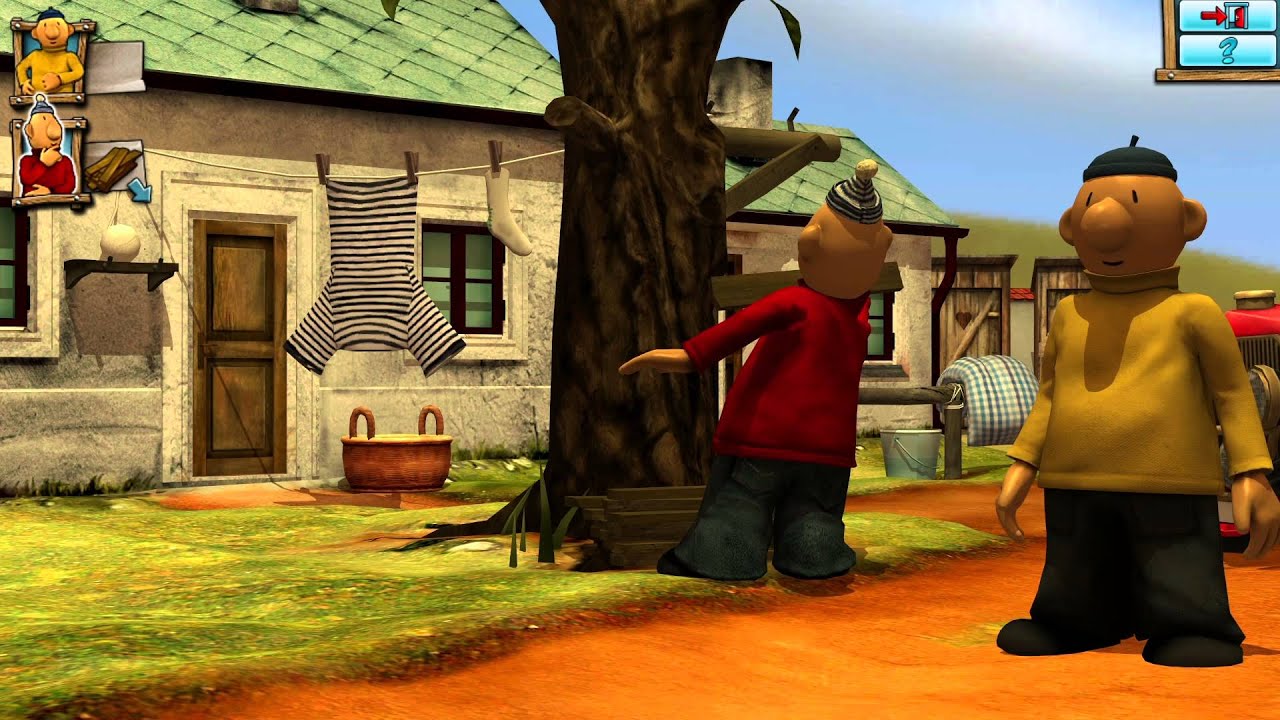Select the empty slot beside the yellow-sweater portrait
The height and width of the screenshot is (720, 1280).
point(117,67)
